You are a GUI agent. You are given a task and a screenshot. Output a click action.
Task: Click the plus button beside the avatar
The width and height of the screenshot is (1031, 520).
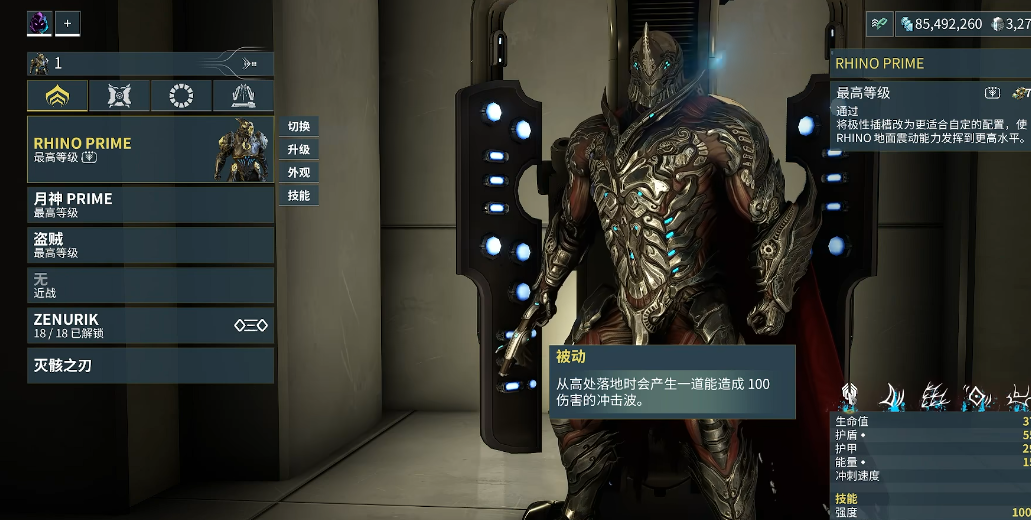[x=68, y=22]
